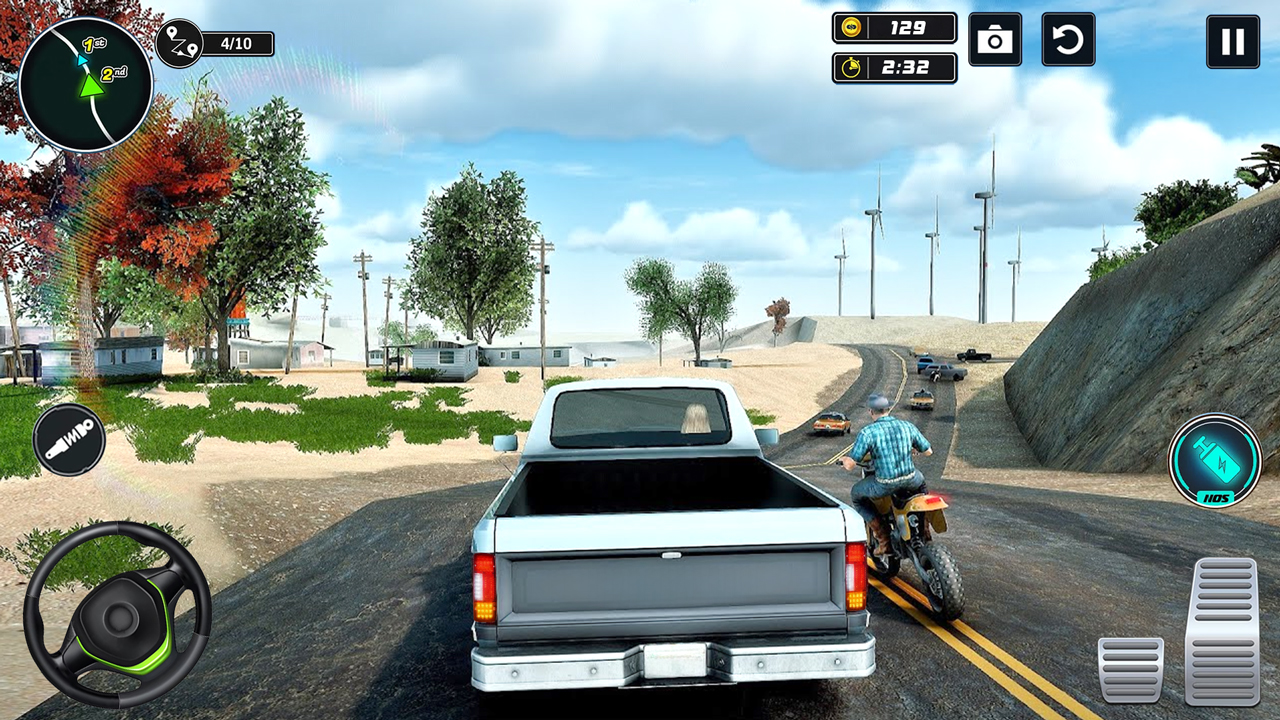
Task: Reset the vehicle with the circular arrow
Action: coord(1068,40)
